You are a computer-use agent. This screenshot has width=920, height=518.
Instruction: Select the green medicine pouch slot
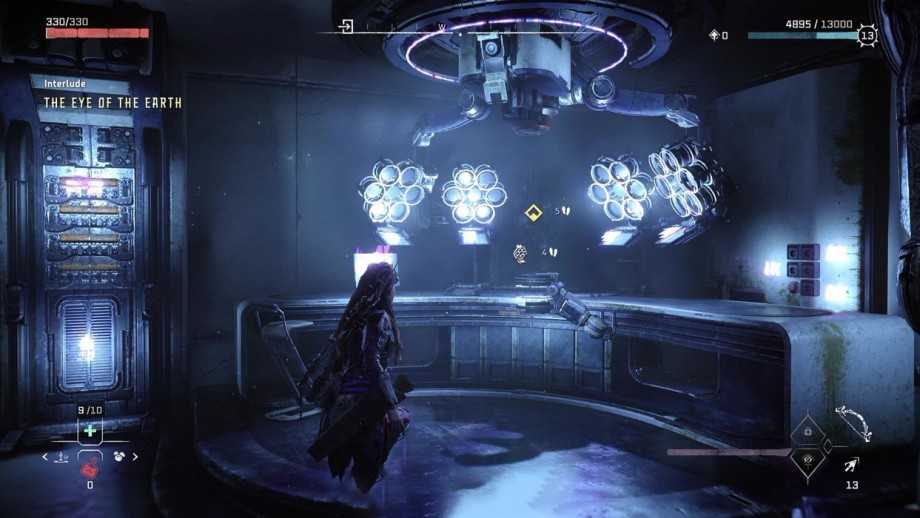[x=90, y=430]
